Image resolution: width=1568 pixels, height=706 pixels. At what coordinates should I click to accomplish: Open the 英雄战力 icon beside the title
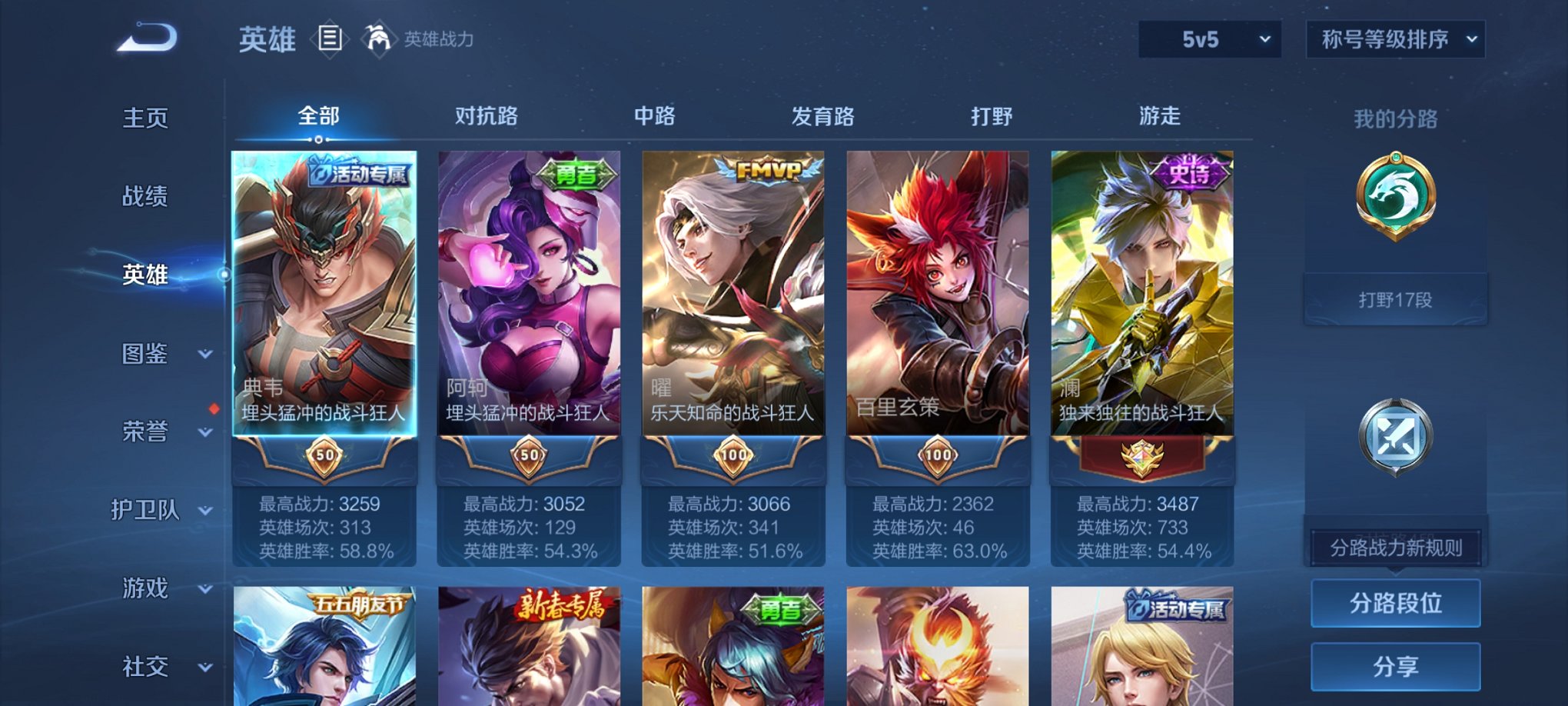(x=376, y=37)
